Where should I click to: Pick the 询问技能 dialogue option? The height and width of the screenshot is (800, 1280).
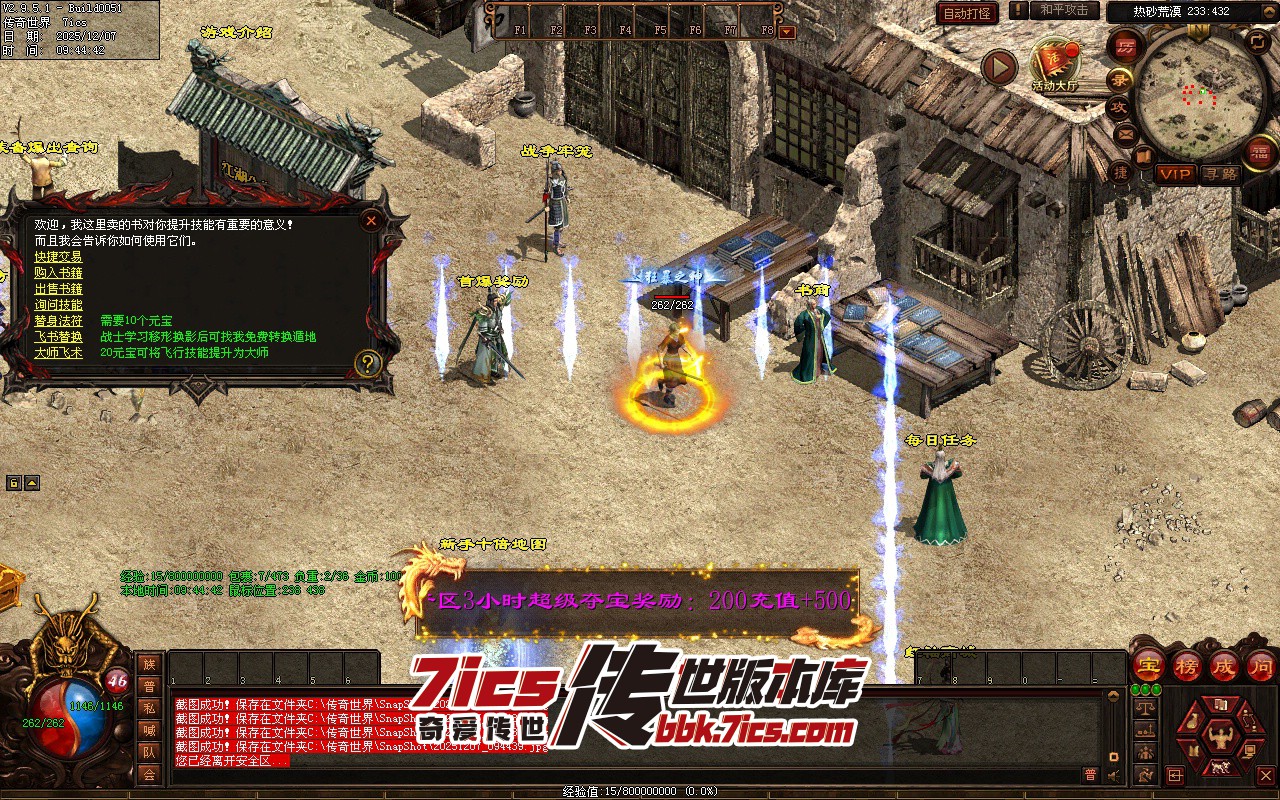click(58, 305)
